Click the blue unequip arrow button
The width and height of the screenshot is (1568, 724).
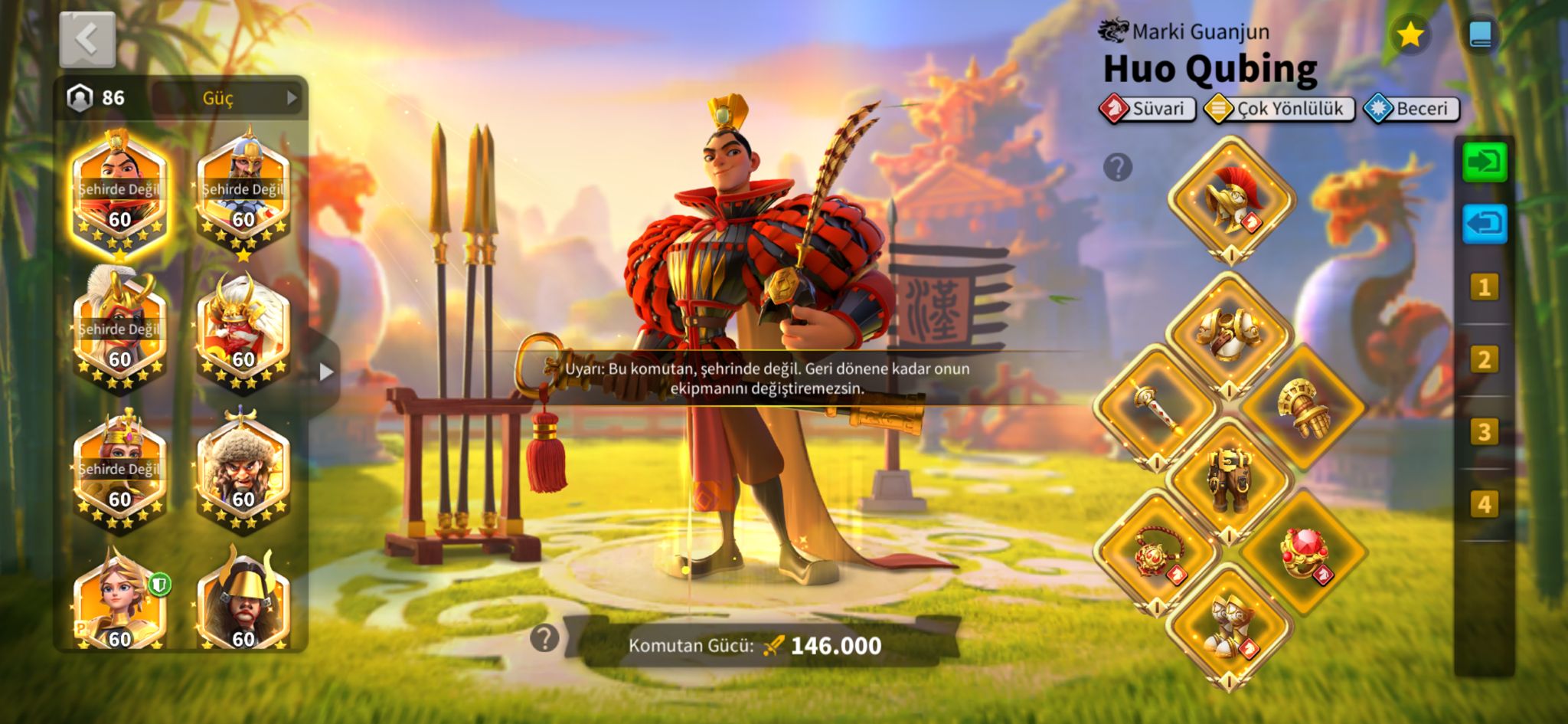[1484, 224]
